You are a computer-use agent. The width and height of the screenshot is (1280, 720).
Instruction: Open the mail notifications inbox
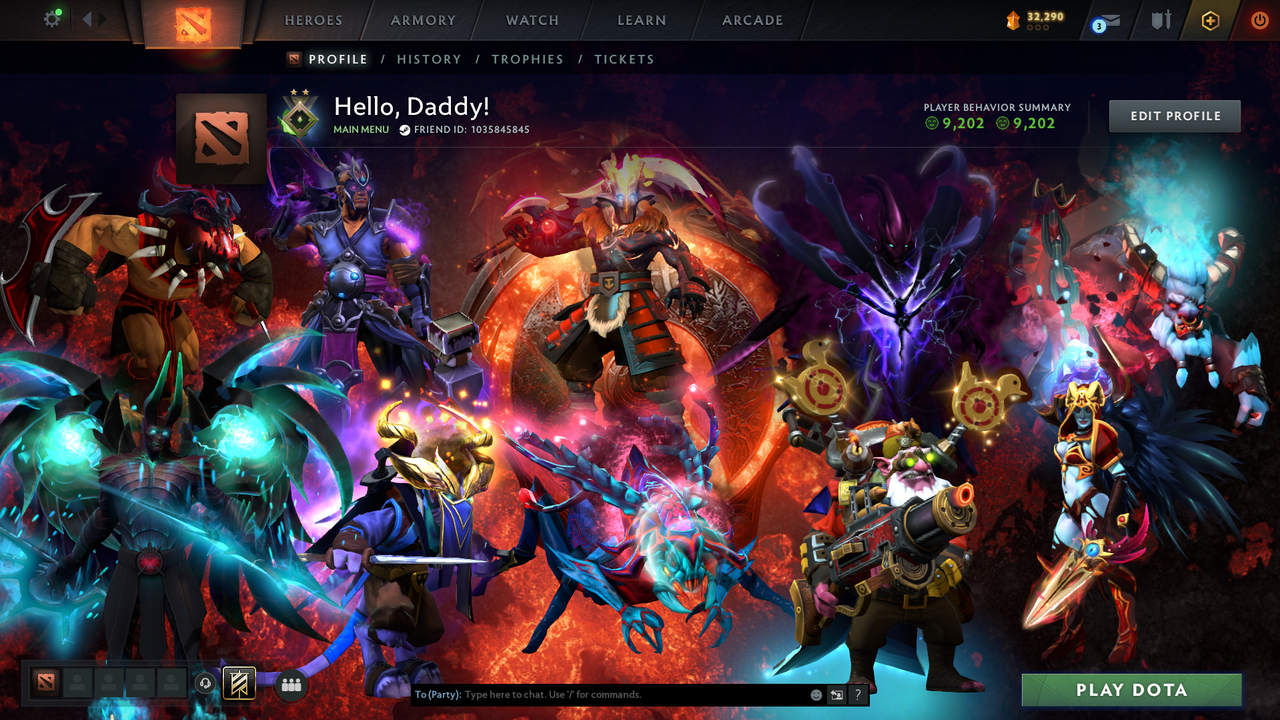[1107, 22]
